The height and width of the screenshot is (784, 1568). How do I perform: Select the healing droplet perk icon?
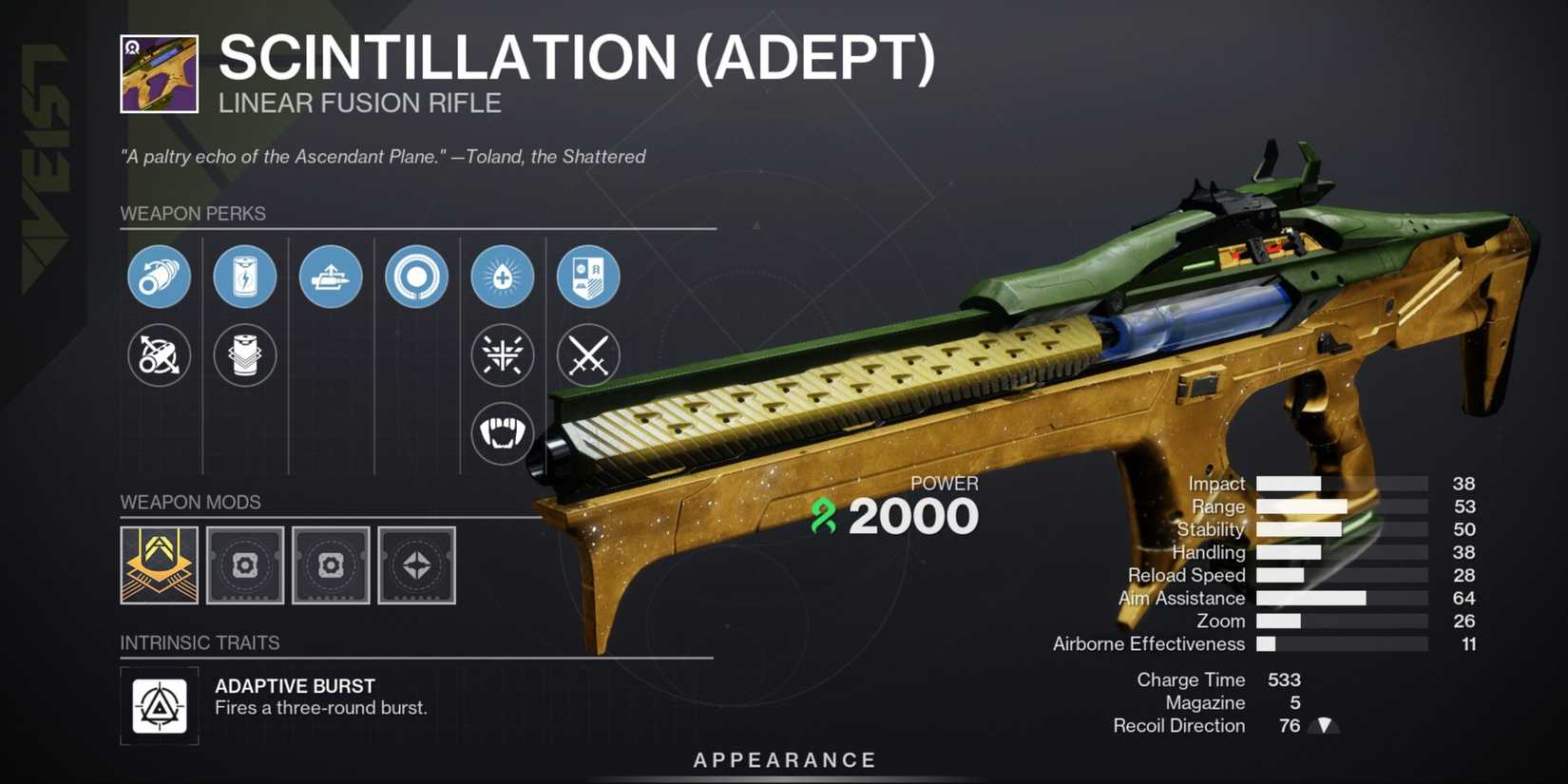pyautogui.click(x=502, y=277)
